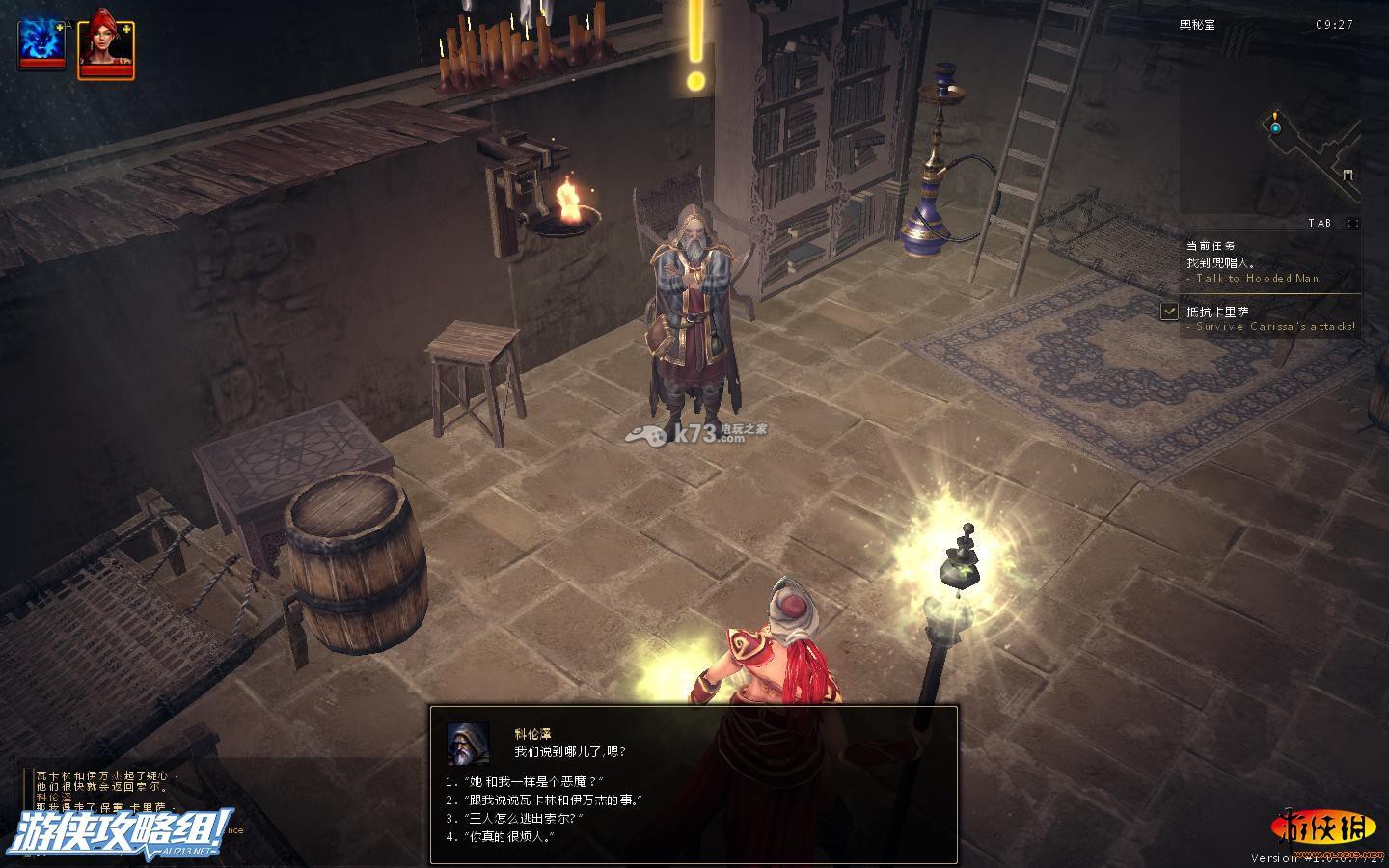Image resolution: width=1389 pixels, height=868 pixels.
Task: Select the red-haired woman party portrait
Action: (x=105, y=45)
